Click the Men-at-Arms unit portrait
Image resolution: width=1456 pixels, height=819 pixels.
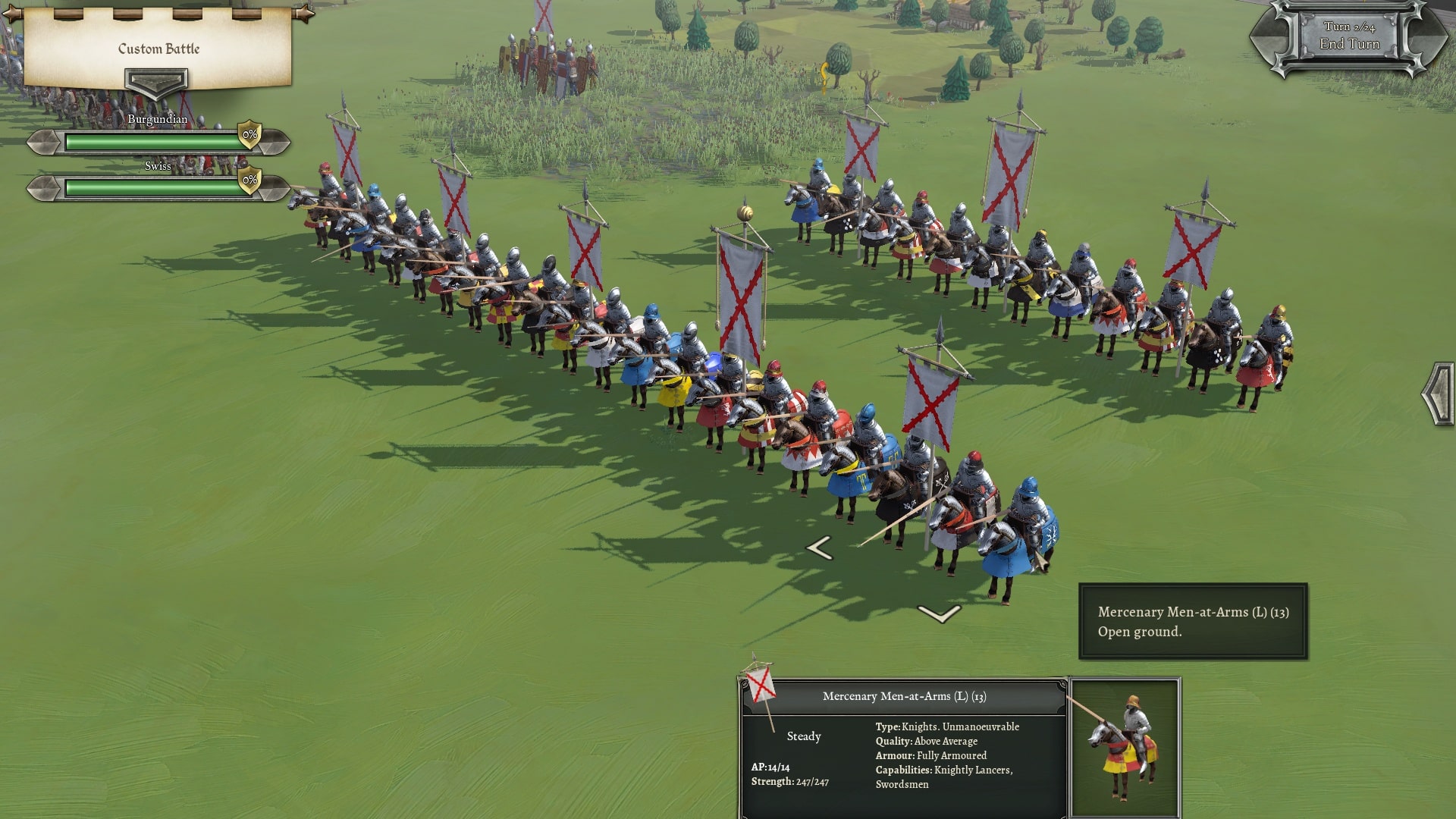(x=1125, y=747)
